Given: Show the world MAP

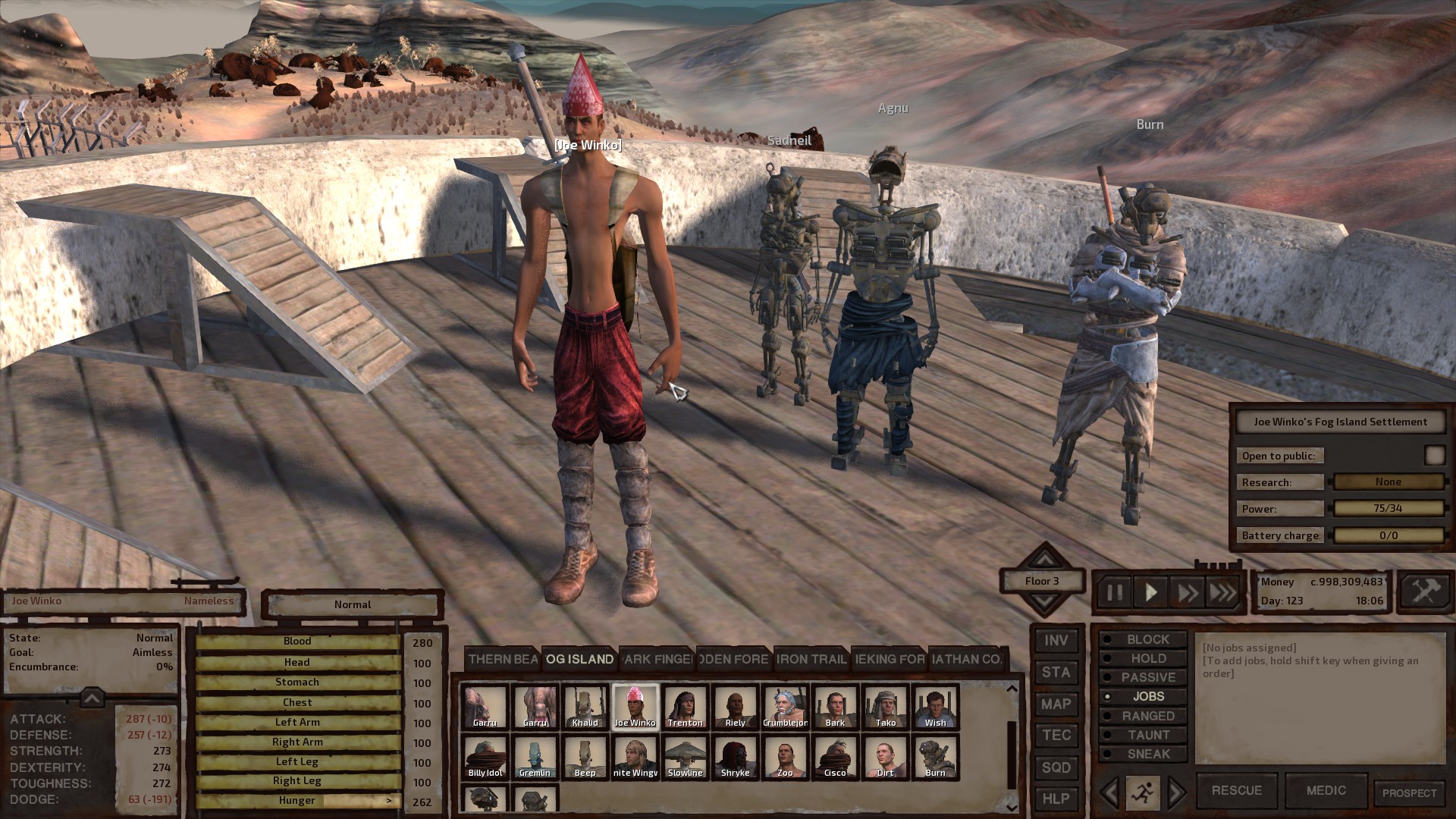Looking at the screenshot, I should 1056,704.
